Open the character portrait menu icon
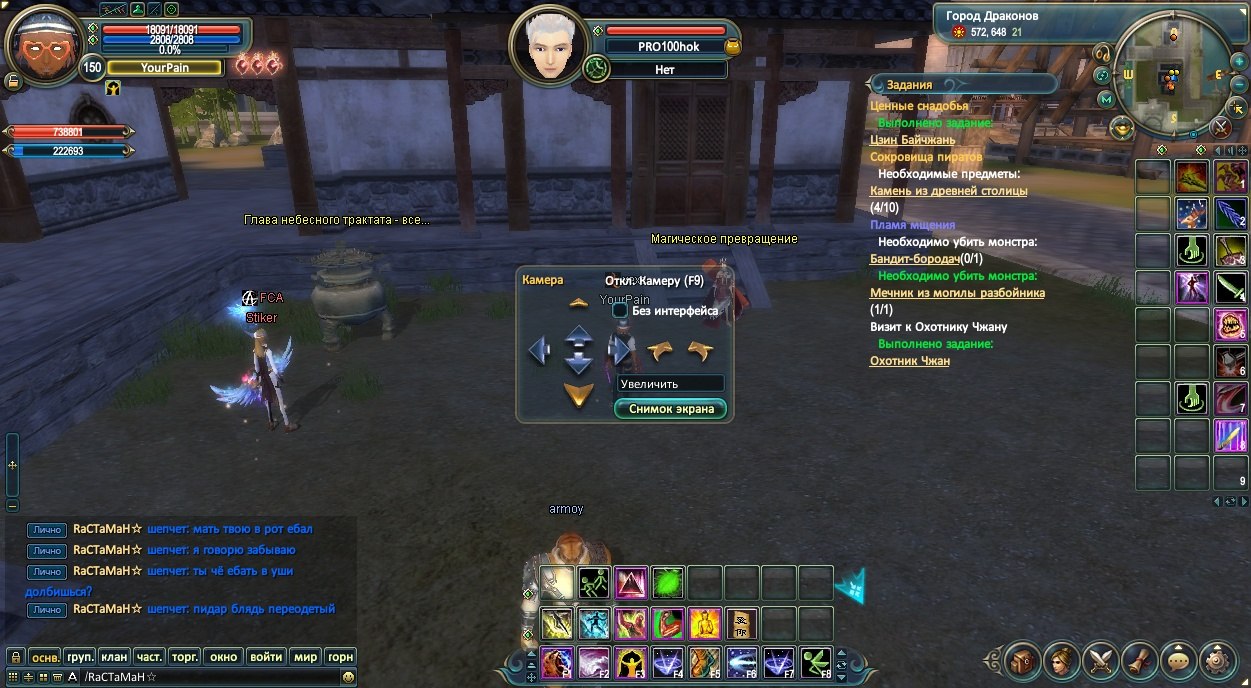The image size is (1251, 688). point(1062,660)
